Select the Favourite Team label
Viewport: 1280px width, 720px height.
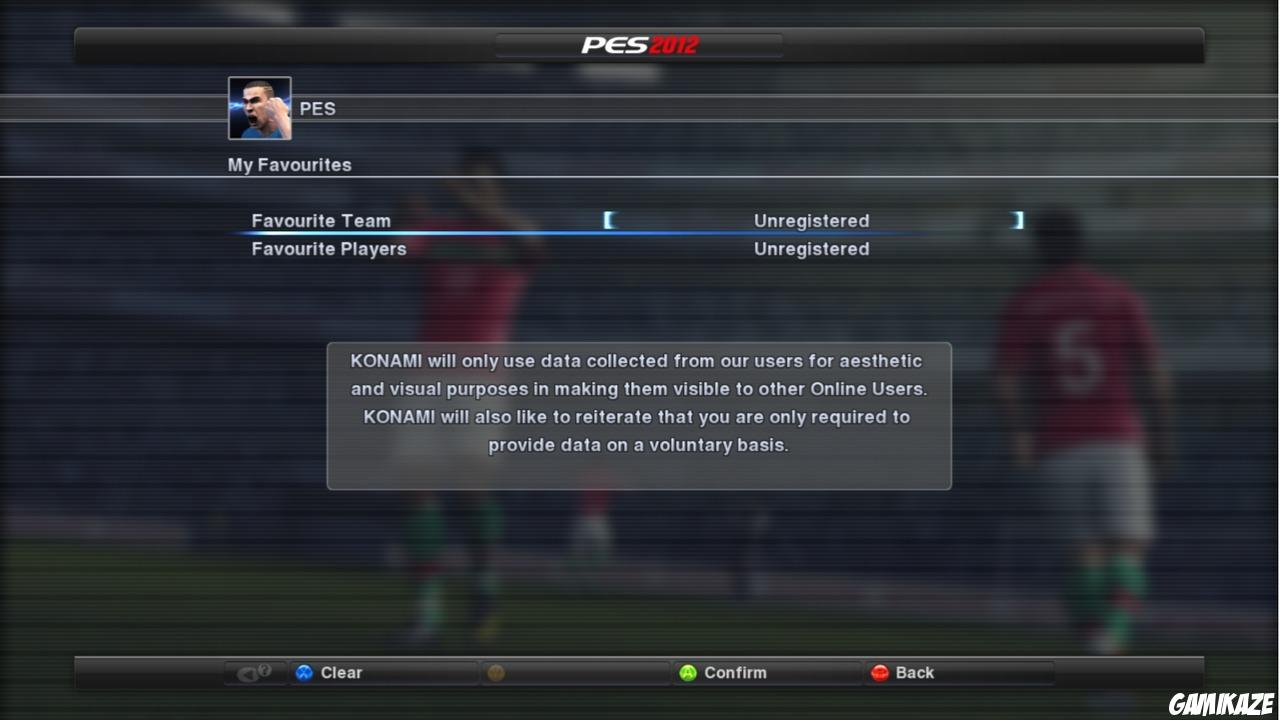[x=321, y=220]
